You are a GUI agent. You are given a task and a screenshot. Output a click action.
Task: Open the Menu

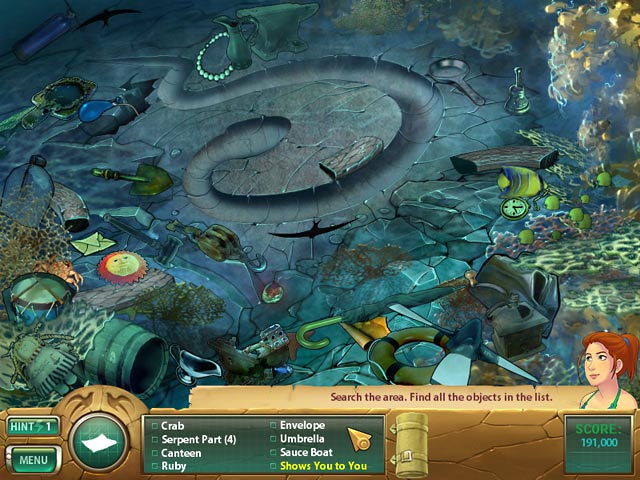[x=33, y=460]
